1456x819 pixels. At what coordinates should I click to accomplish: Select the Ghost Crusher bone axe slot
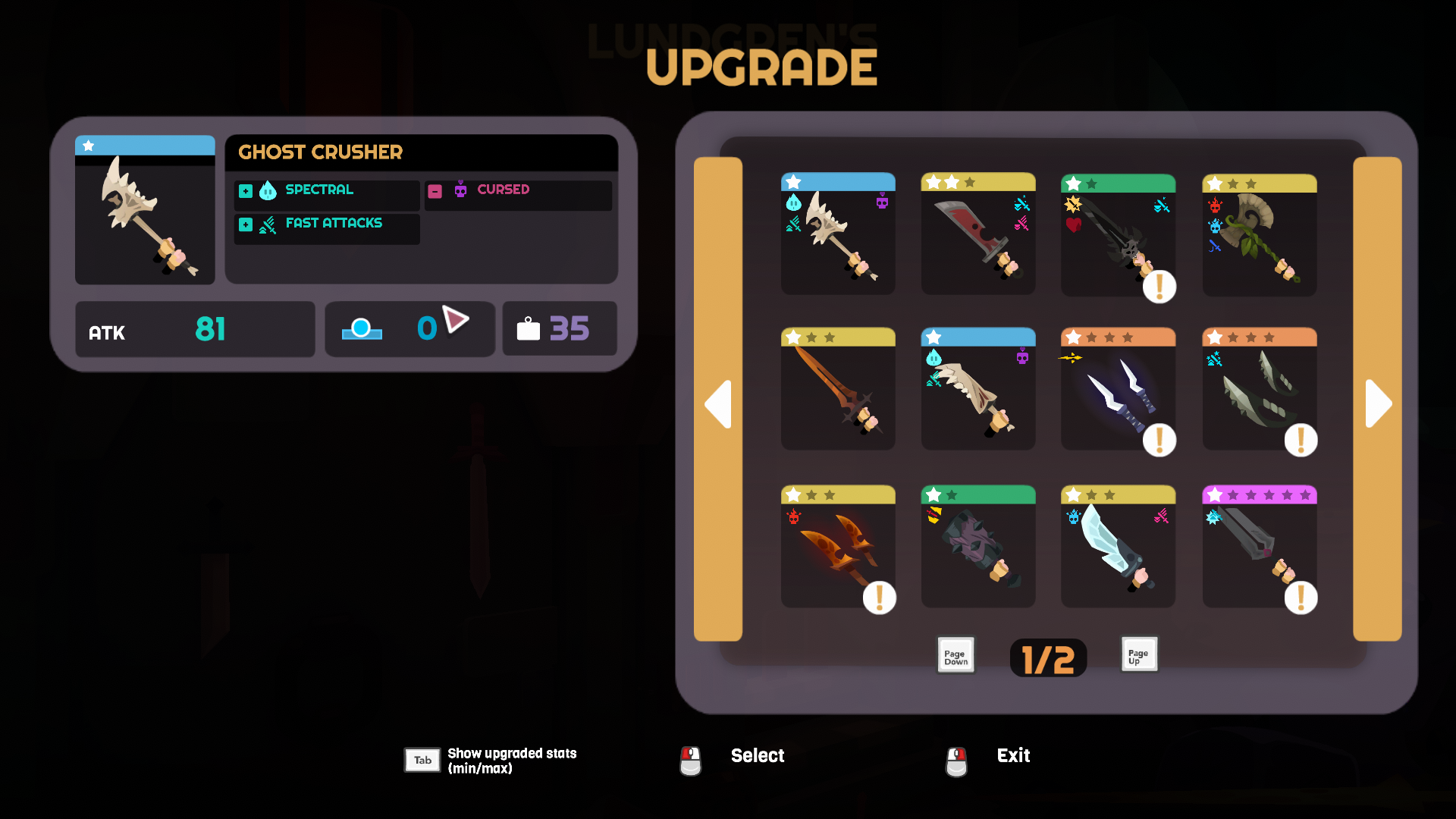point(838,235)
